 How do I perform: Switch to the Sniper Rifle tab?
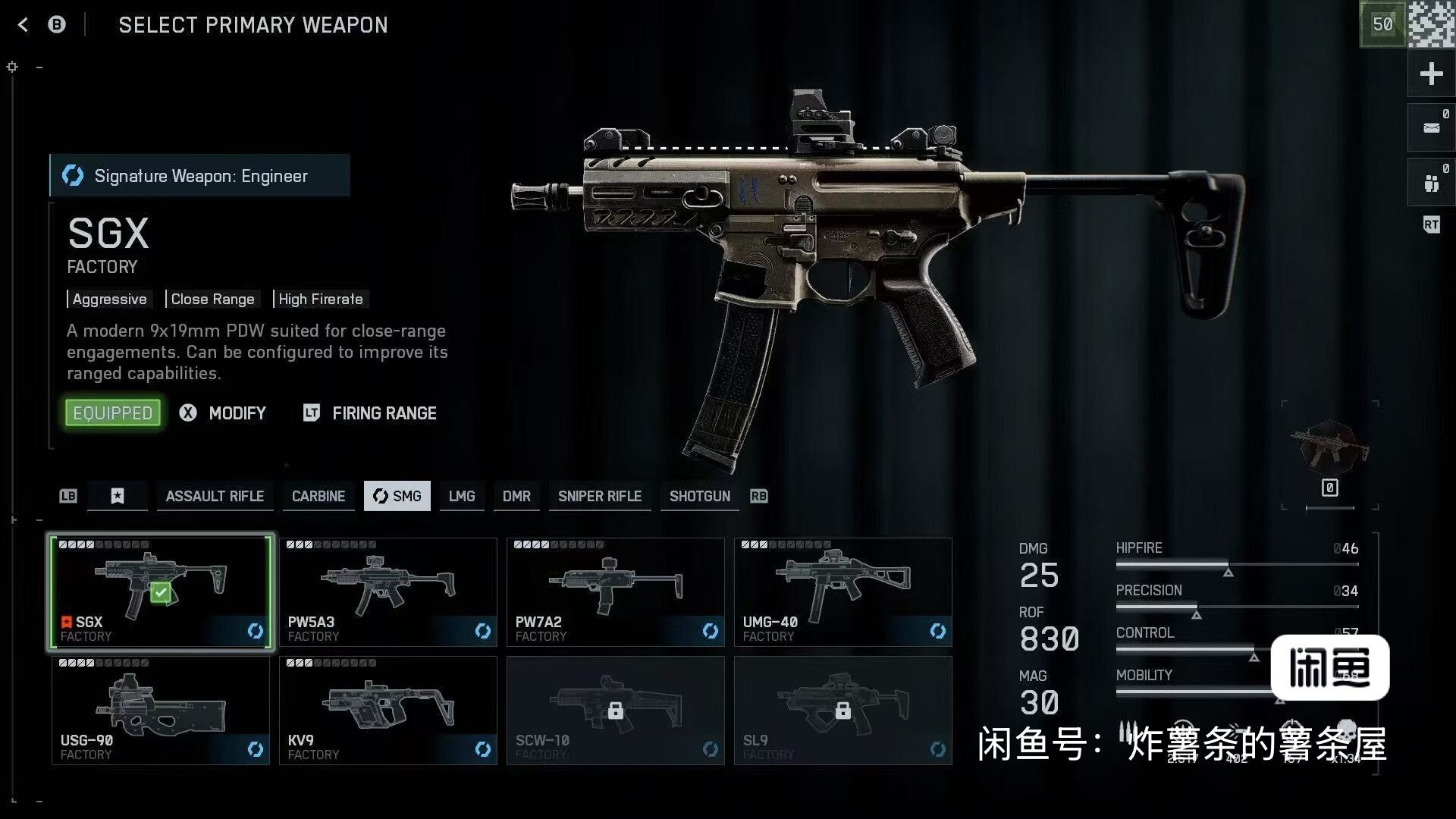[x=600, y=496]
